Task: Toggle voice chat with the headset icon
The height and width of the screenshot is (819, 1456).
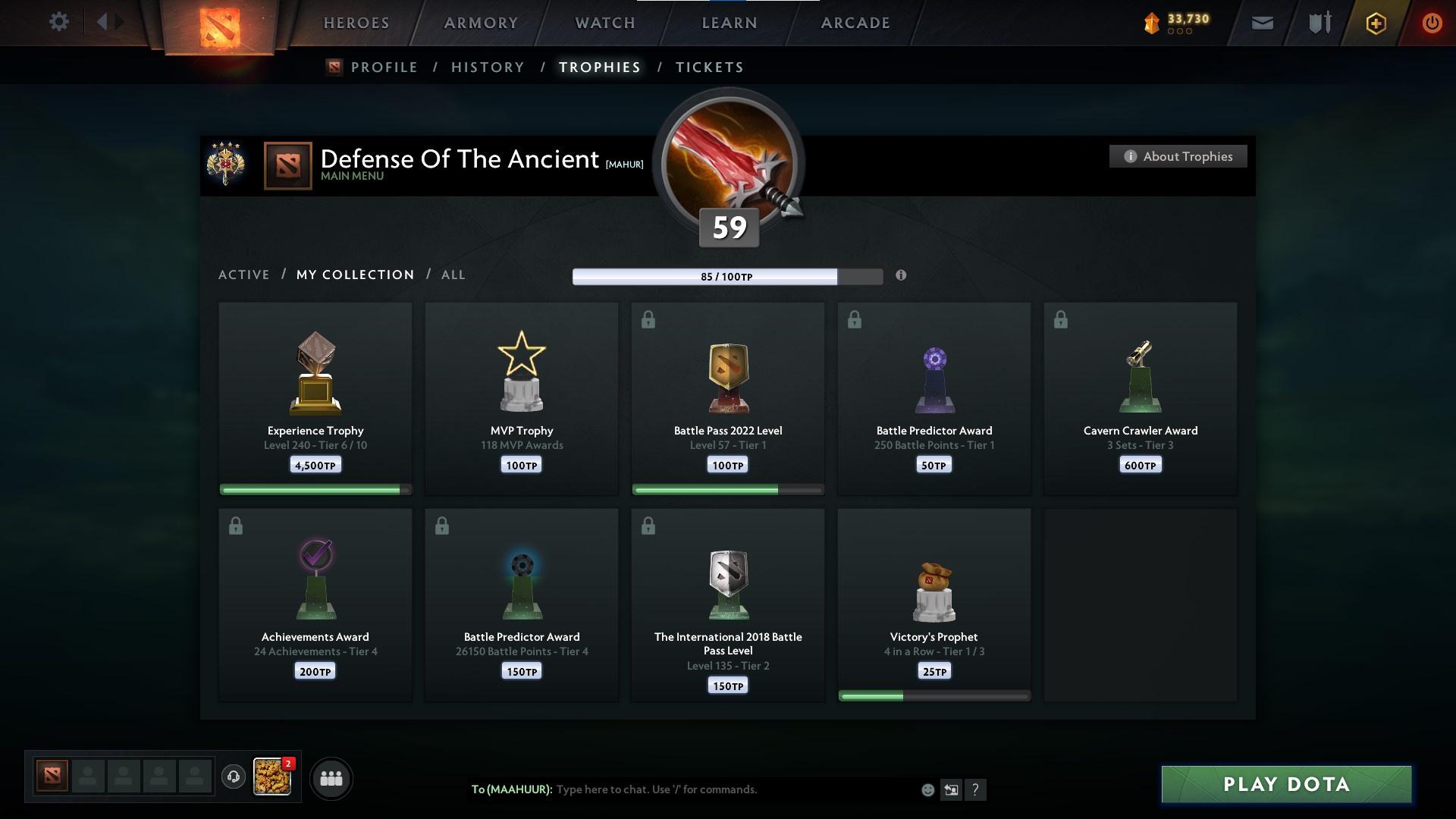Action: point(234,778)
